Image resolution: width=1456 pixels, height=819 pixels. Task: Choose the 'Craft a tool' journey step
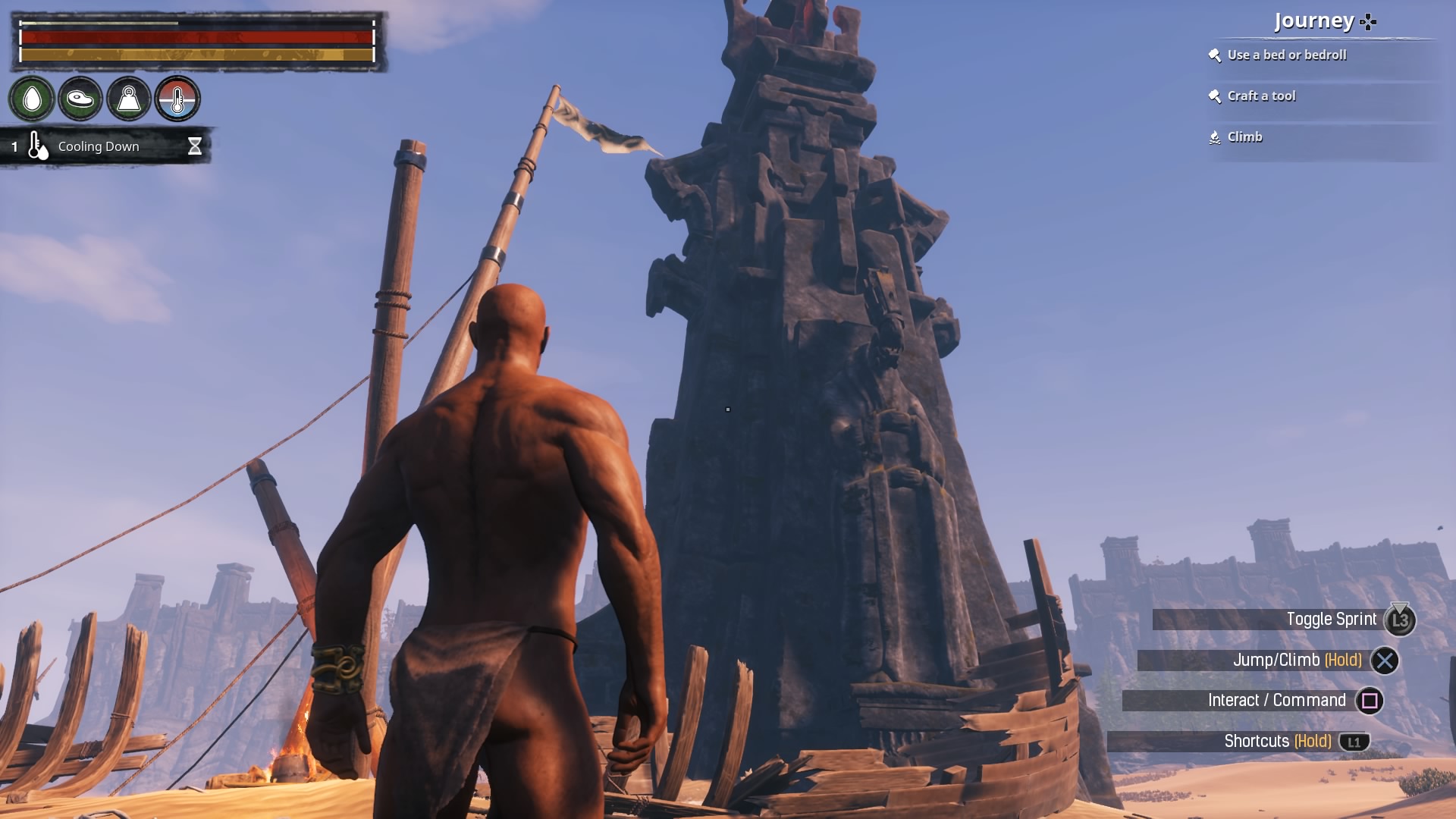(x=1261, y=96)
